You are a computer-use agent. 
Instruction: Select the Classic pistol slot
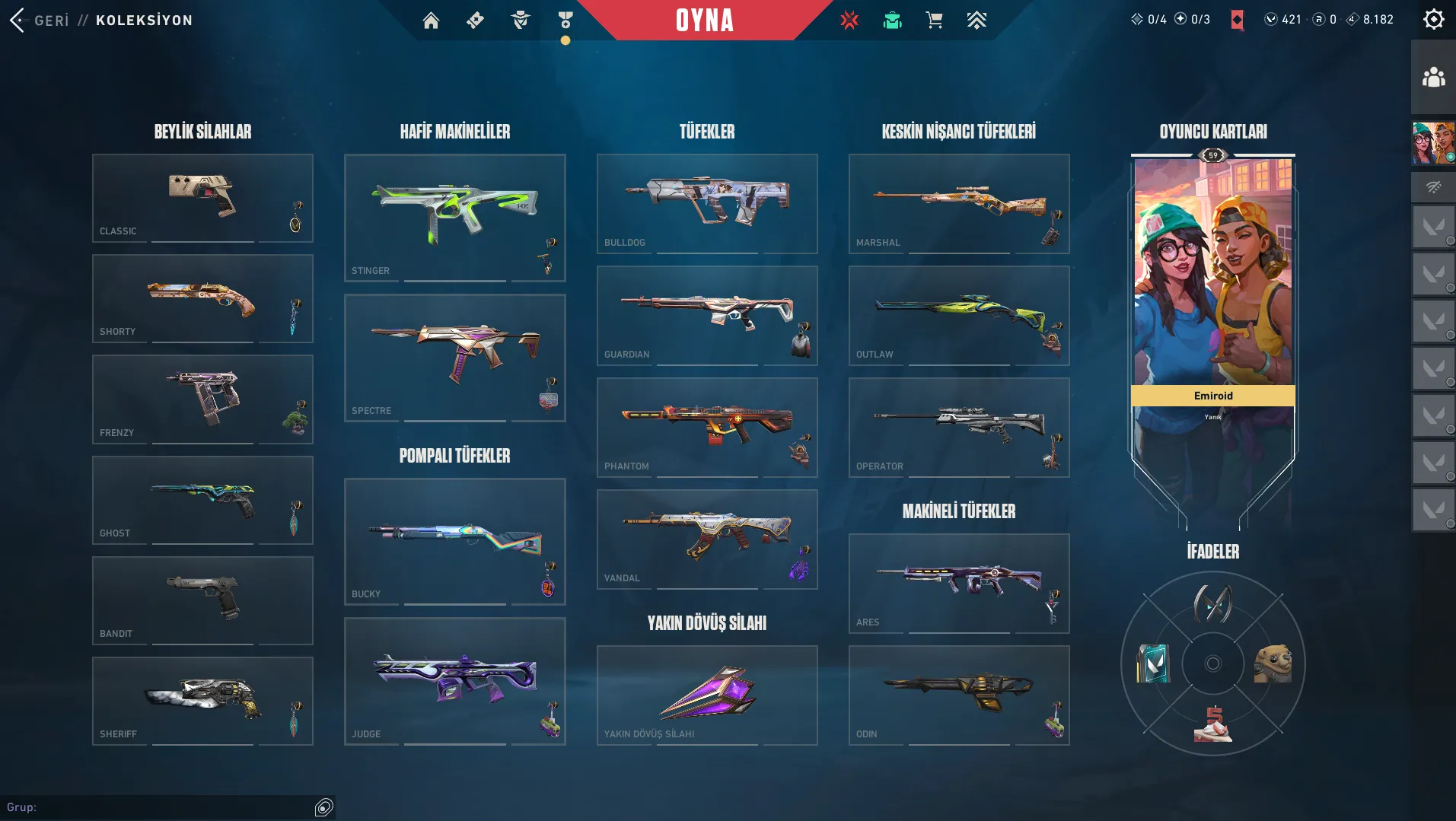202,198
